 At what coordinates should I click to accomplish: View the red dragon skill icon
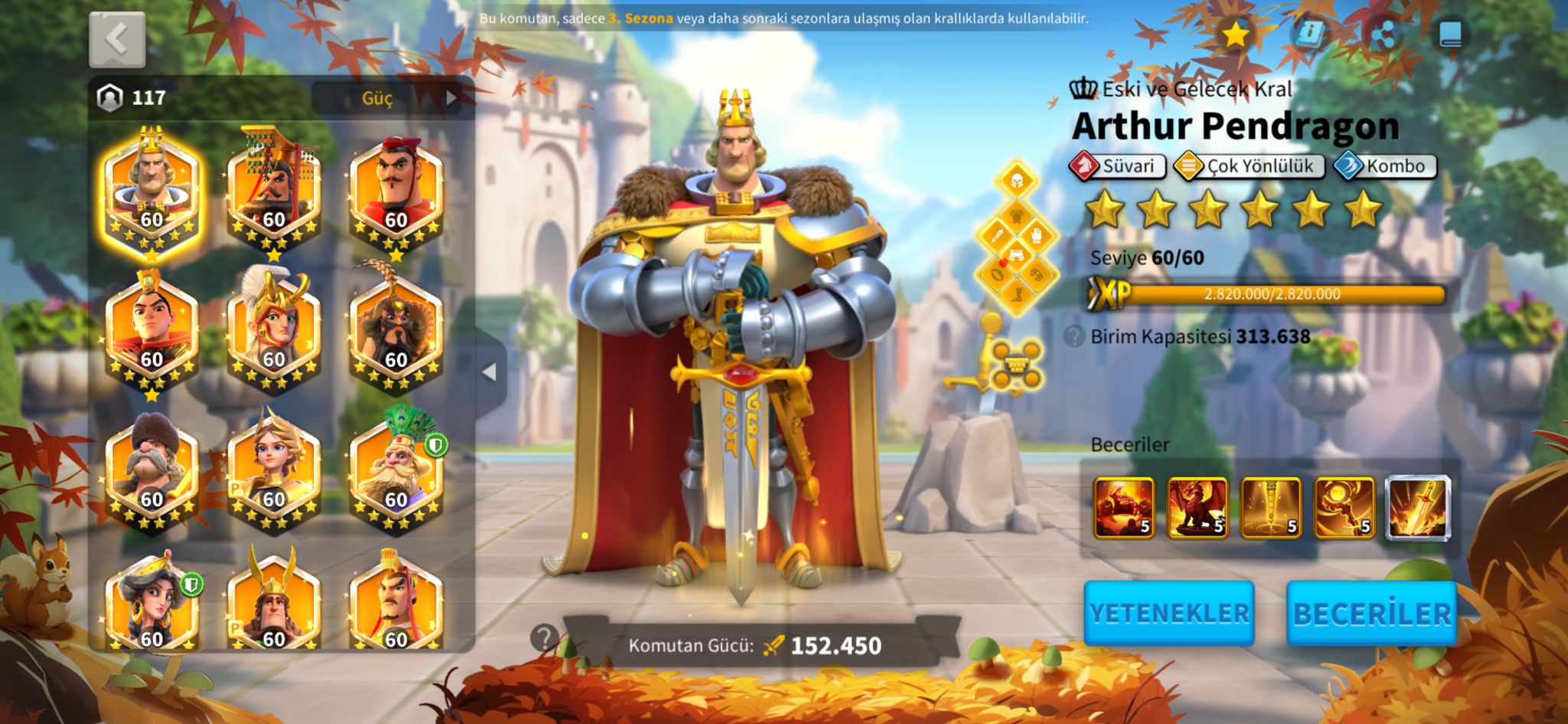(1197, 507)
